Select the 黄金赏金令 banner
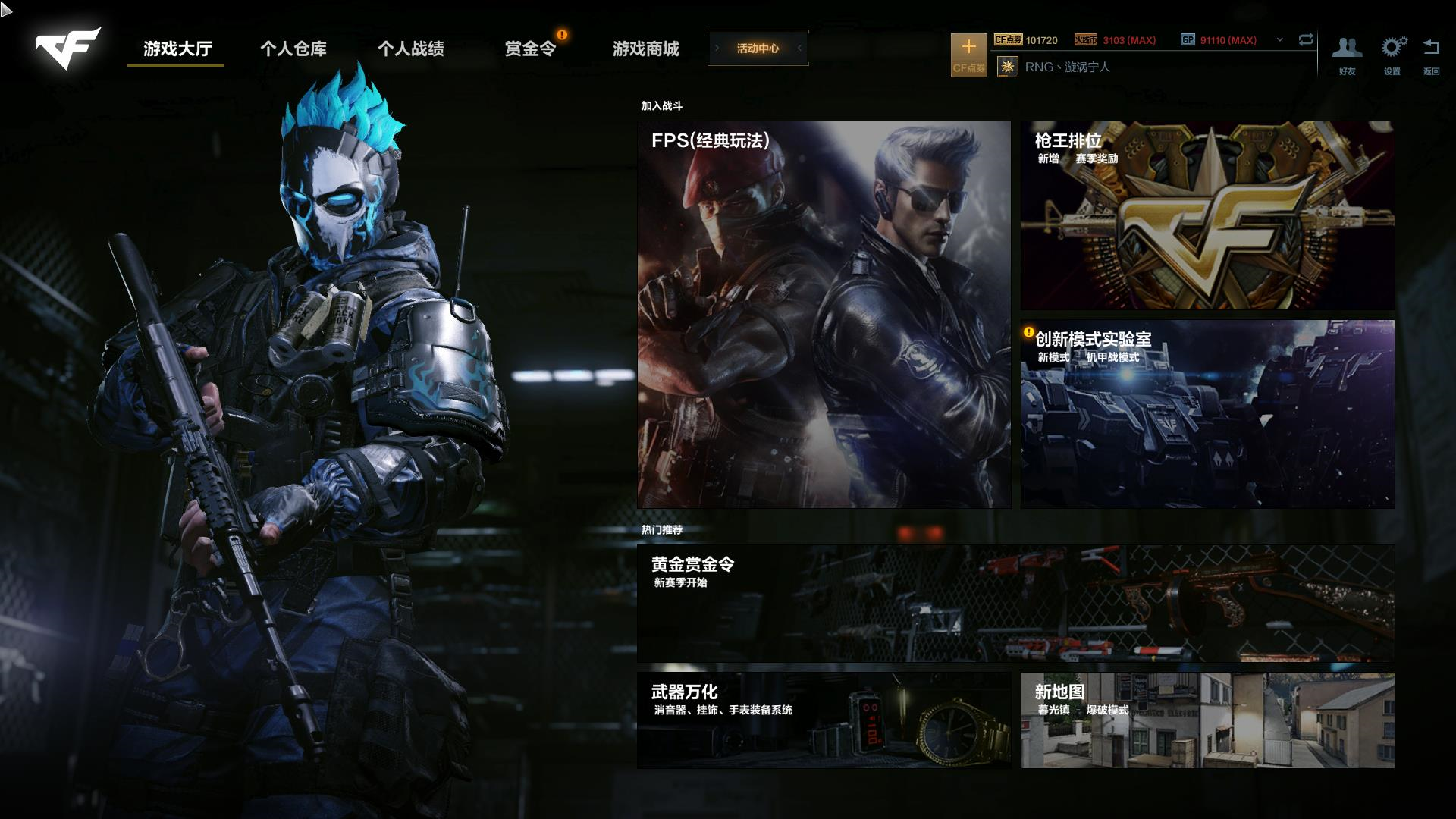This screenshot has height=819, width=1456. point(1015,602)
